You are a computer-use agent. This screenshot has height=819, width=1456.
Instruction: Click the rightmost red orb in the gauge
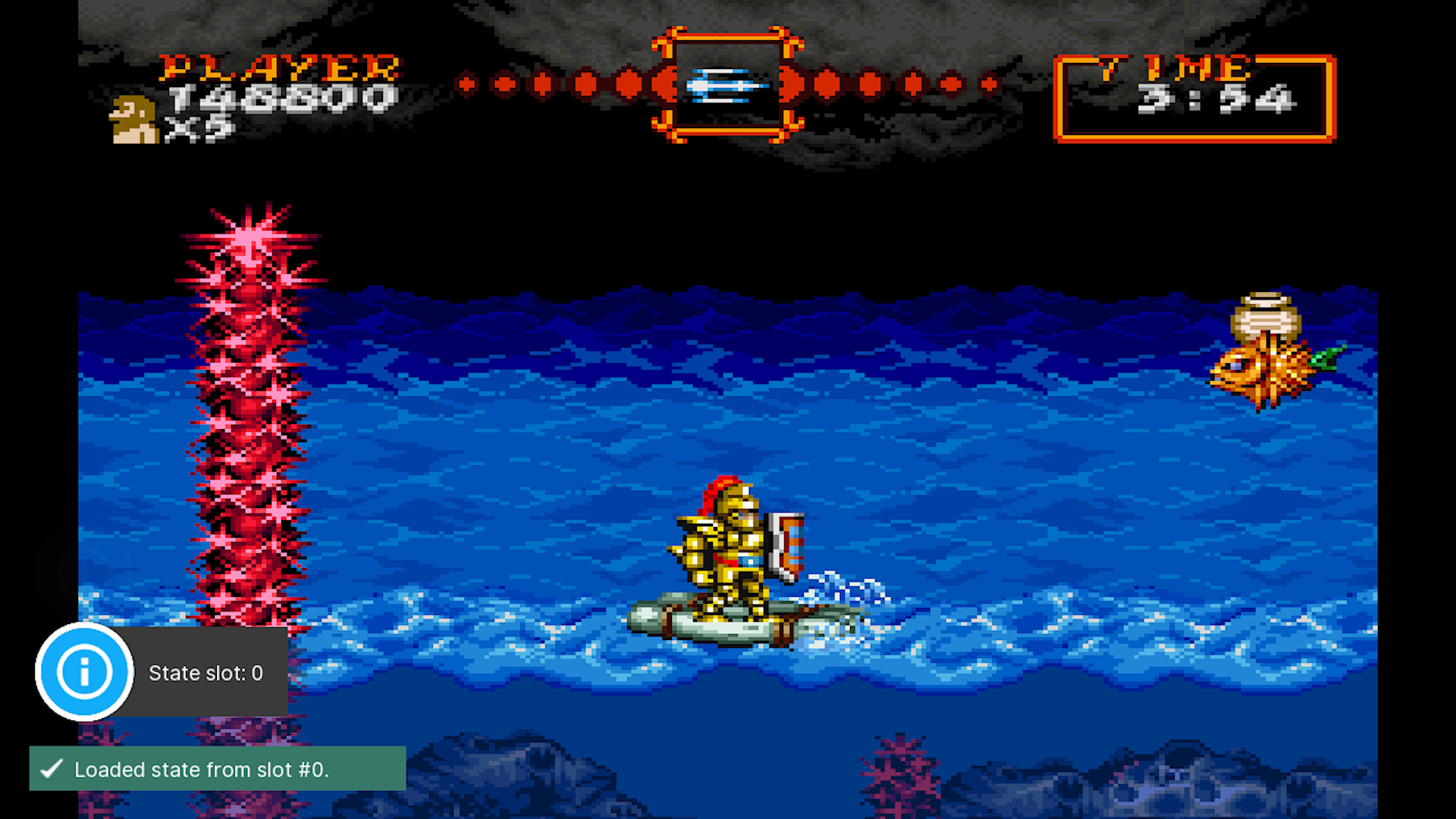(x=990, y=83)
